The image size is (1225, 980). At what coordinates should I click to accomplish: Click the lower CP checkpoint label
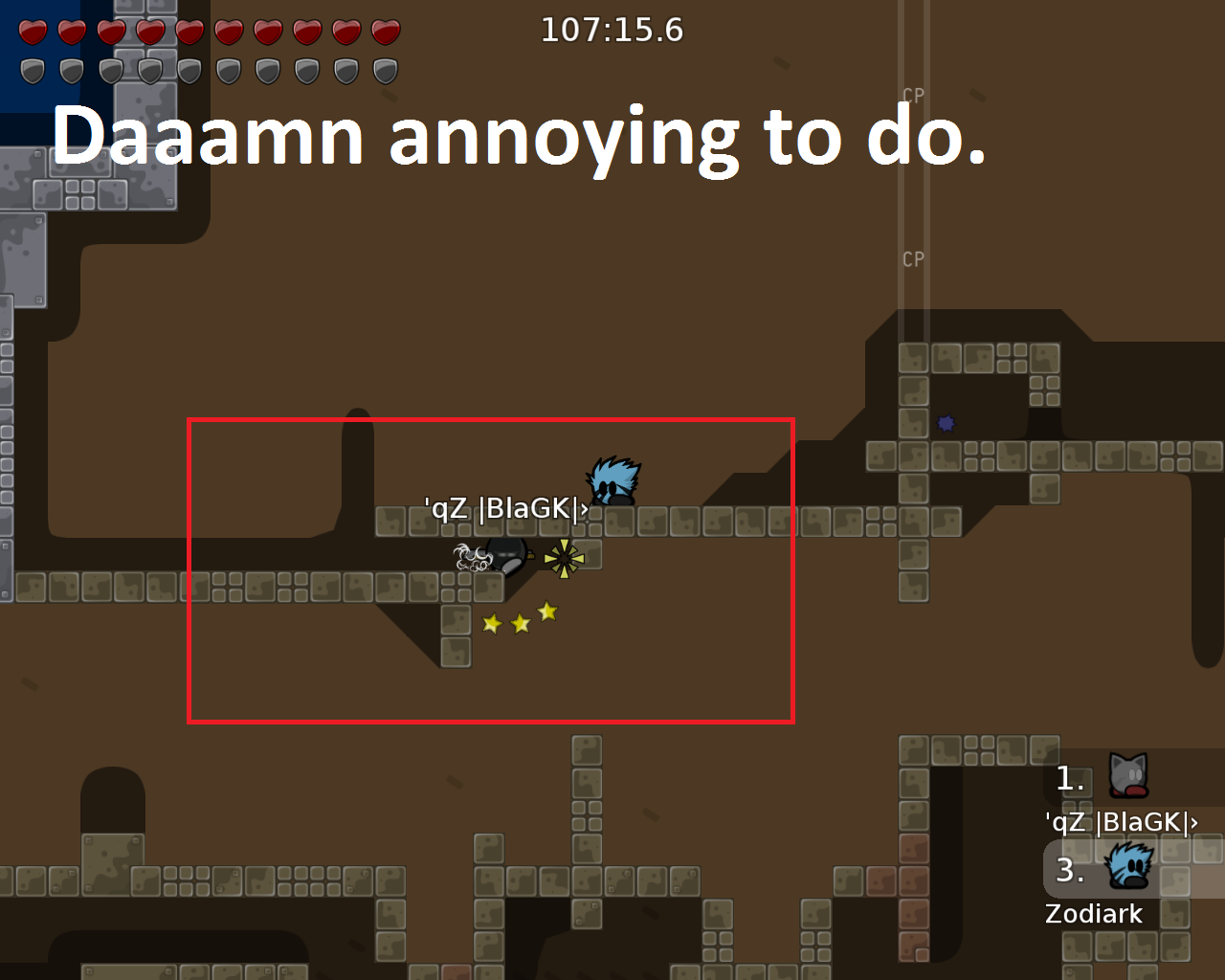tap(913, 258)
